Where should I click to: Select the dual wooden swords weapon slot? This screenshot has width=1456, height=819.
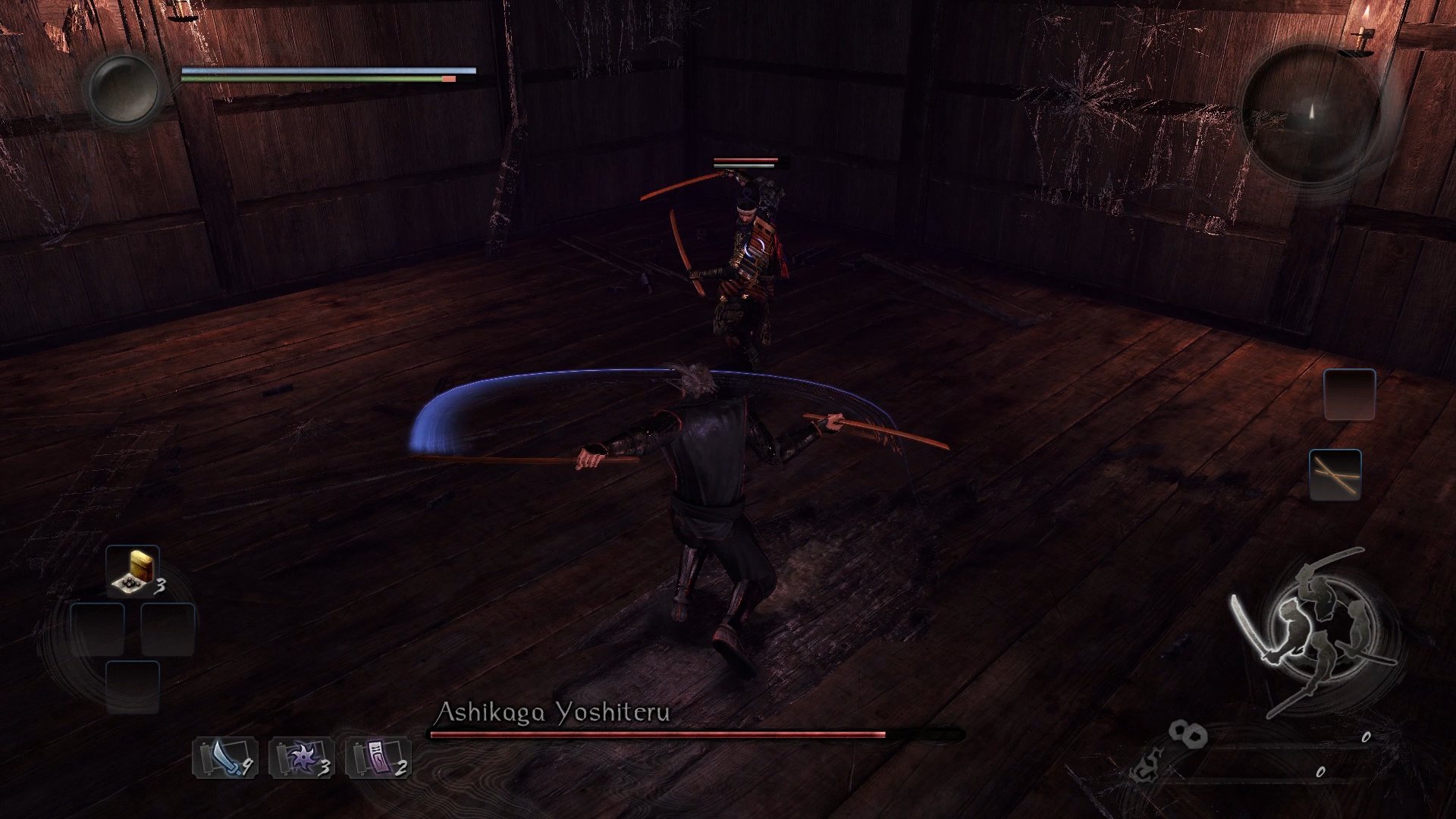(x=1335, y=475)
